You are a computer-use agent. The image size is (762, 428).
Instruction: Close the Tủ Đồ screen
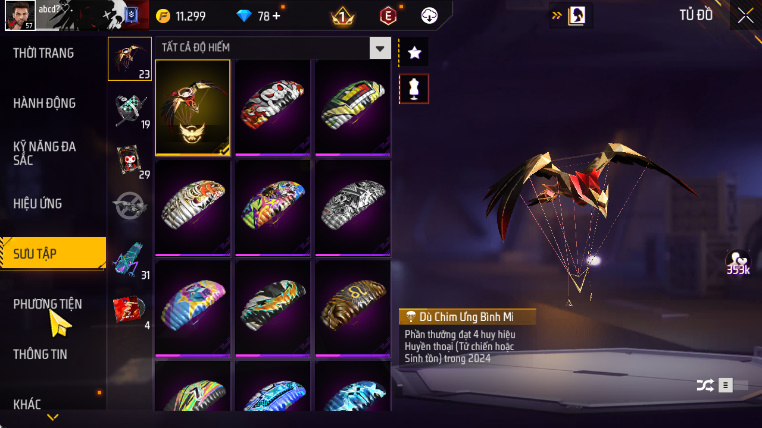(x=745, y=15)
